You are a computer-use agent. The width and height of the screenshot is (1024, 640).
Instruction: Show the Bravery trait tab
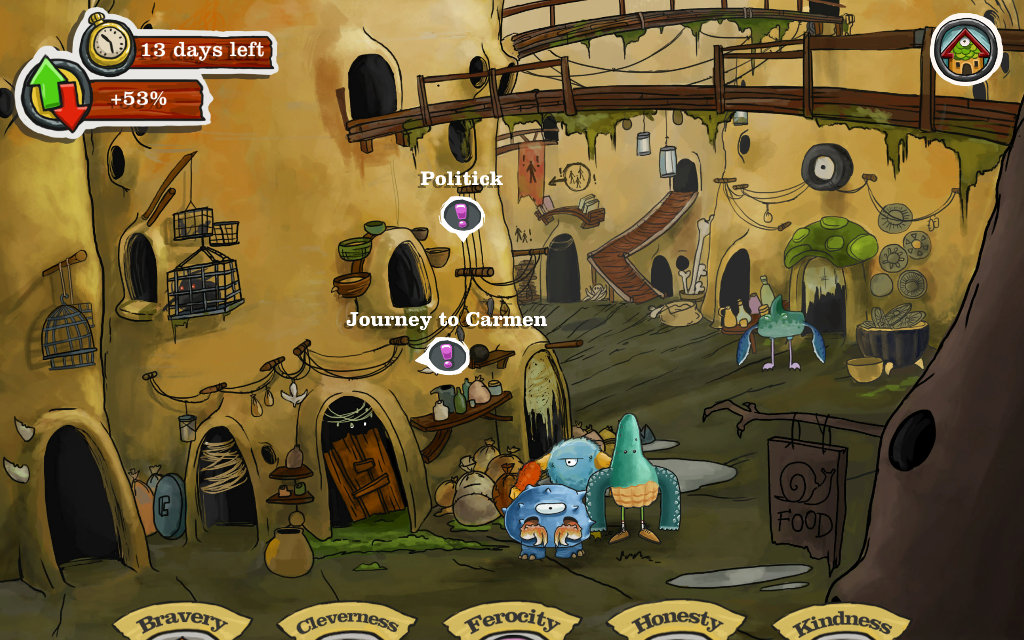pyautogui.click(x=183, y=623)
